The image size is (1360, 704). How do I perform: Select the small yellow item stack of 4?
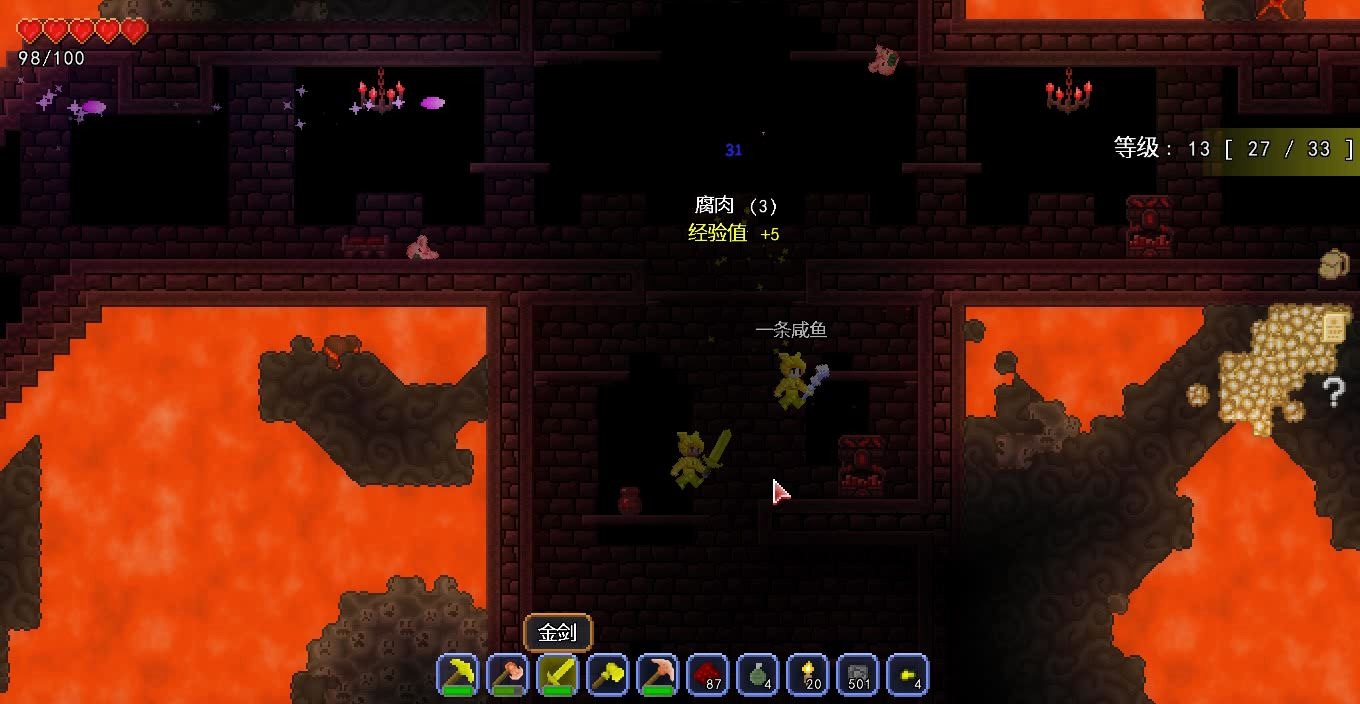pyautogui.click(x=908, y=675)
